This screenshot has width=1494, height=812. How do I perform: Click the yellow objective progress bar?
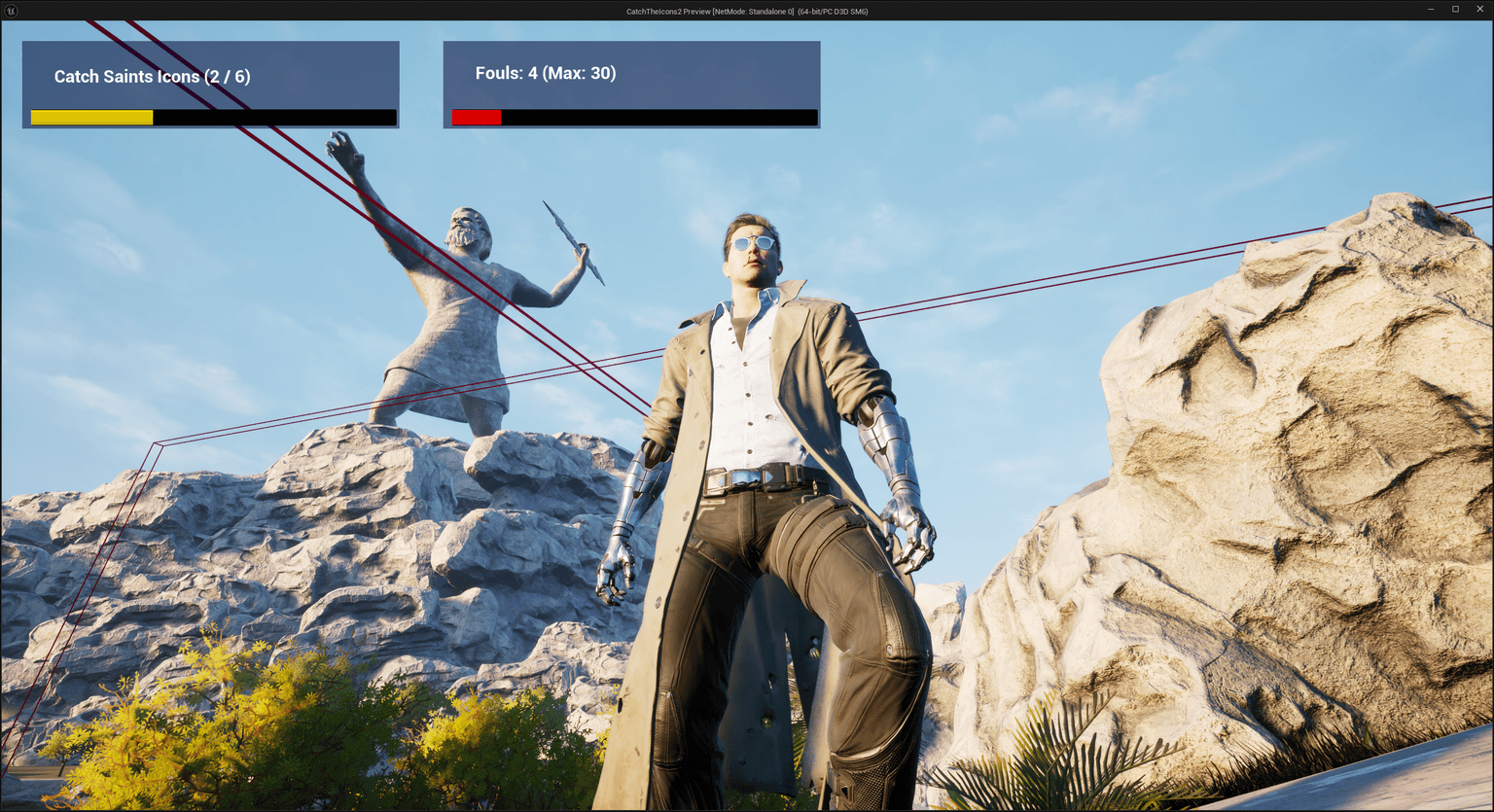click(91, 117)
